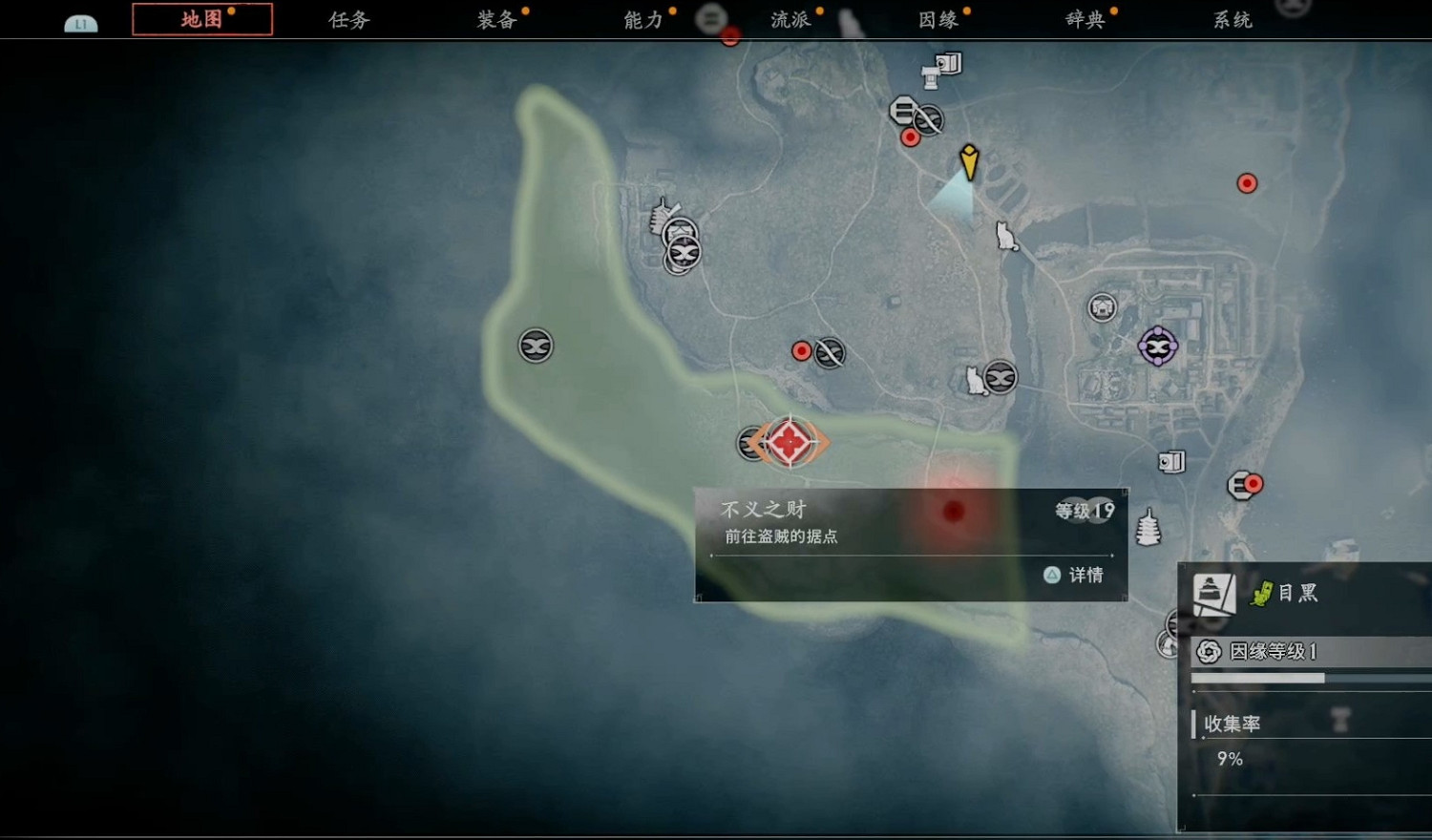1432x840 pixels.
Task: Click the notification dot on 能力 menu
Action: (x=674, y=10)
